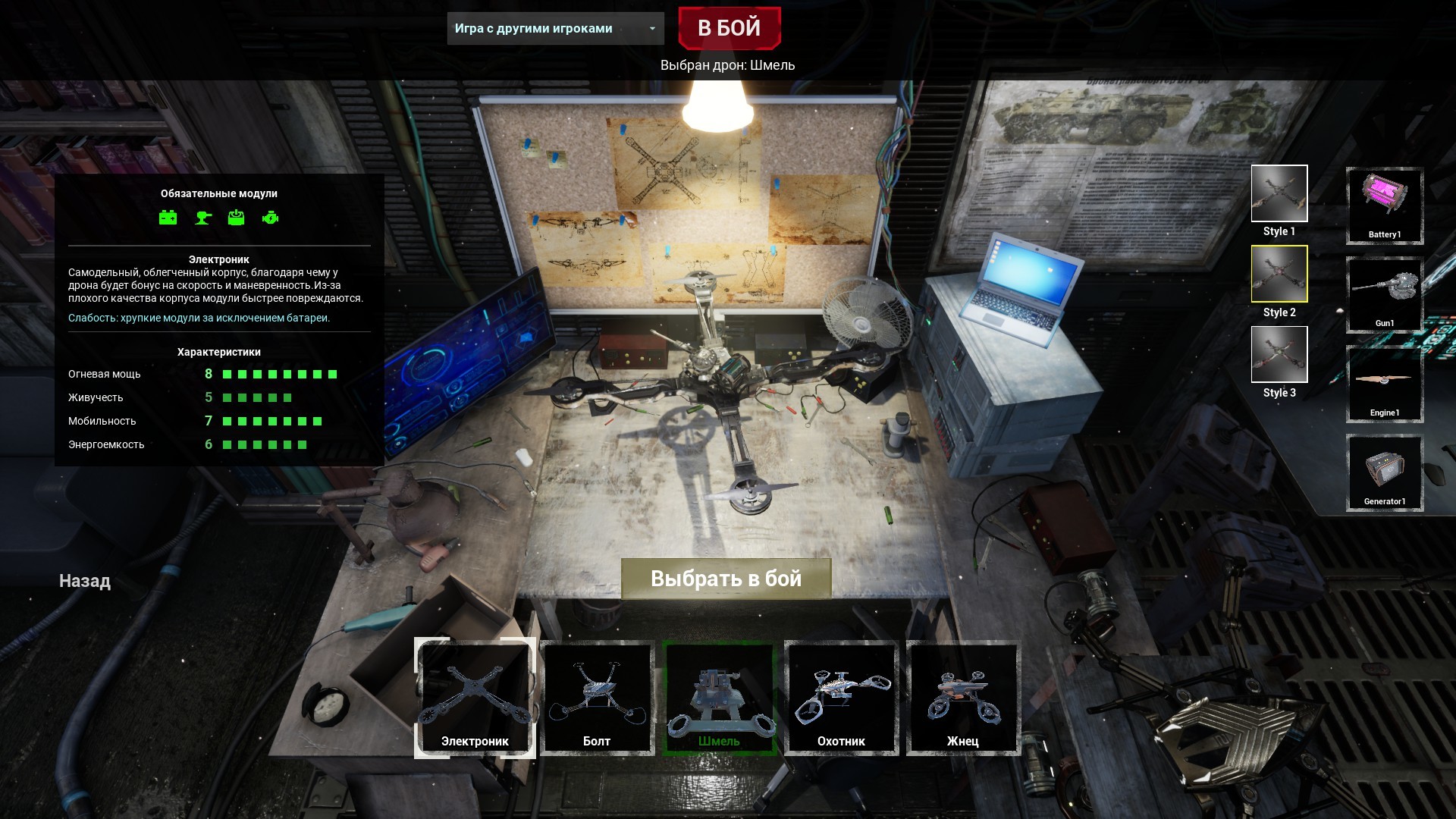
Task: Click the engine module icon in required modules
Action: coord(272,218)
